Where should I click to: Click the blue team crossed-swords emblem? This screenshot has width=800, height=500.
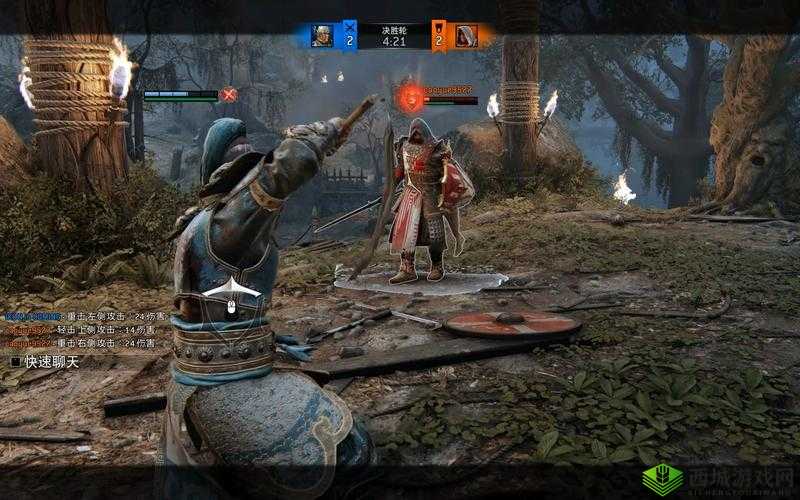349,27
